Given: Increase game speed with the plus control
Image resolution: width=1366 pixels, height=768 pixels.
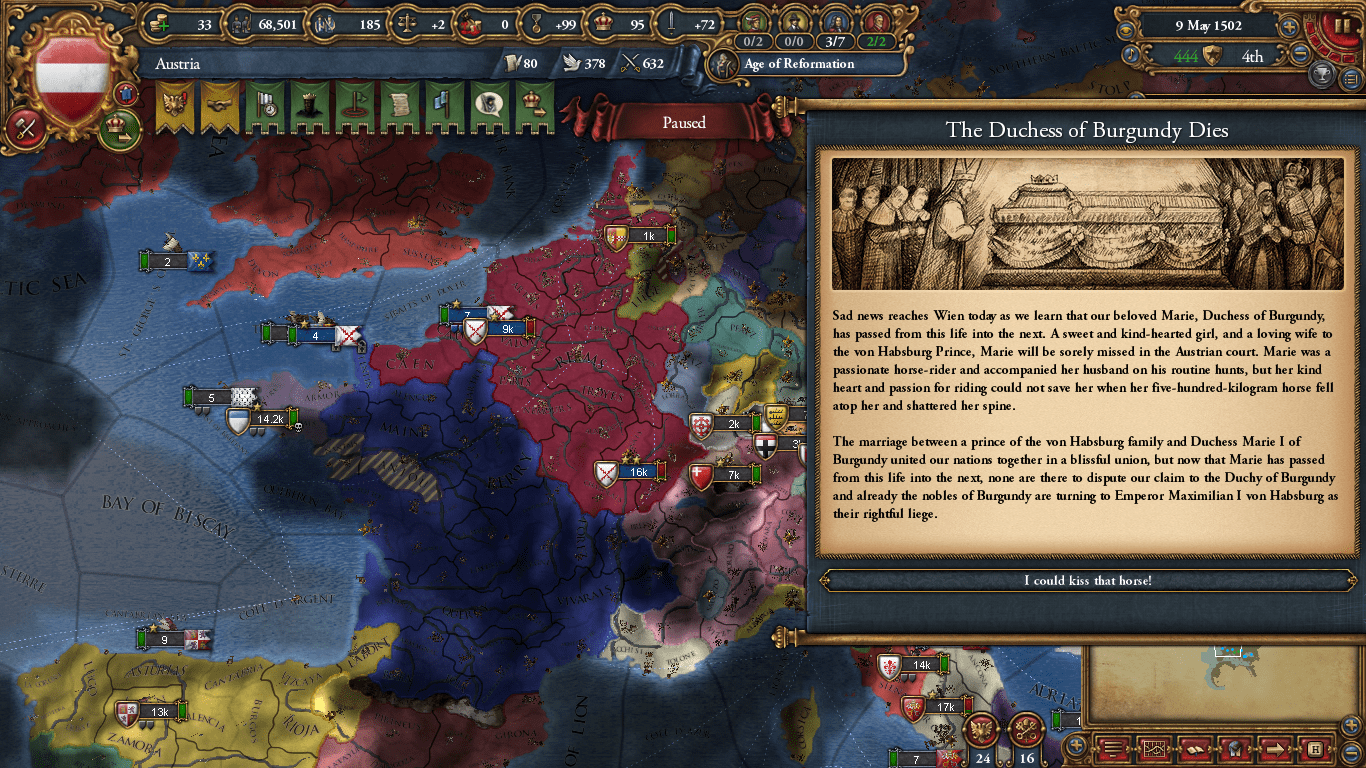Looking at the screenshot, I should click(x=1290, y=27).
